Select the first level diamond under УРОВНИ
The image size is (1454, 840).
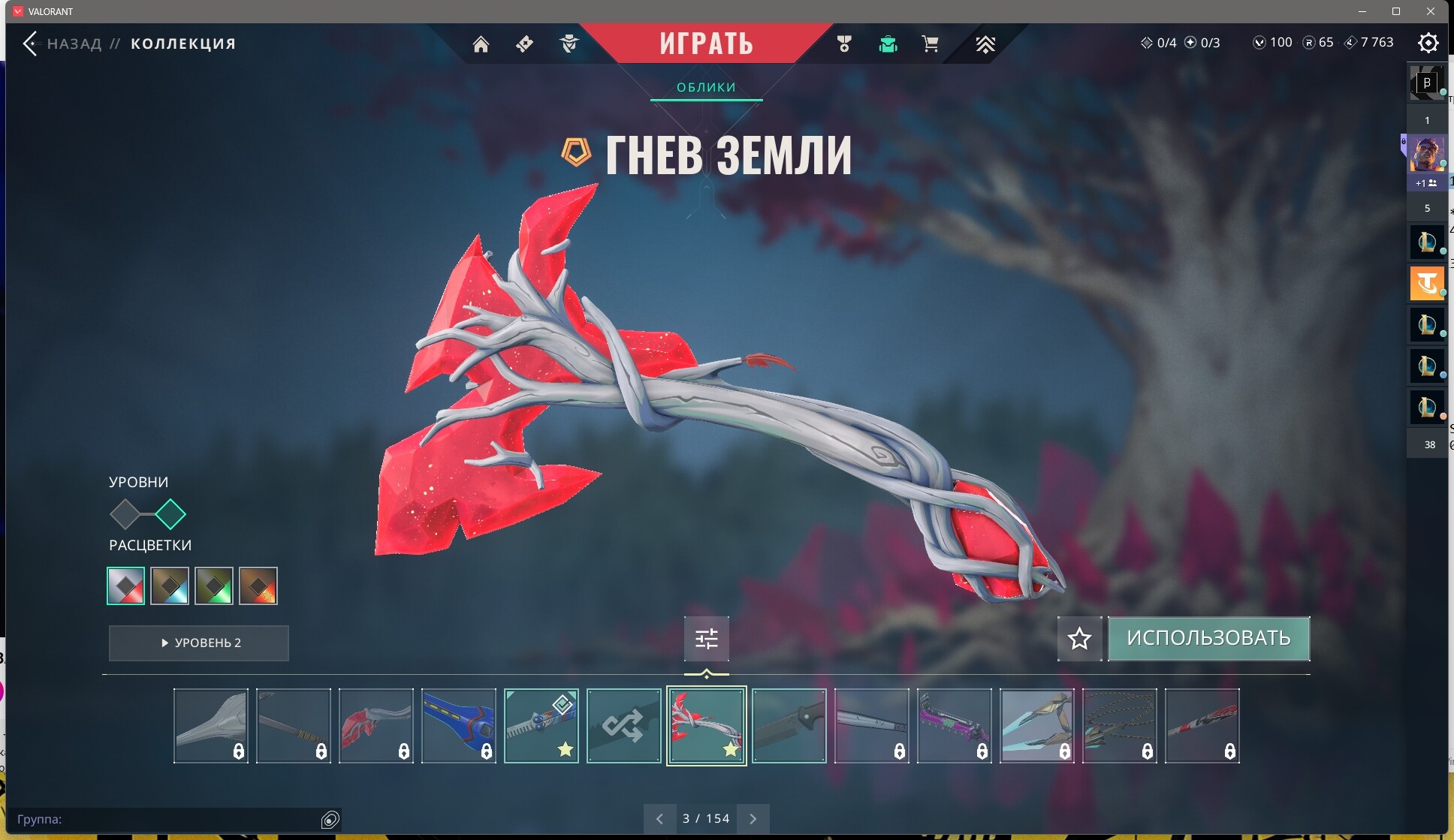tap(124, 514)
